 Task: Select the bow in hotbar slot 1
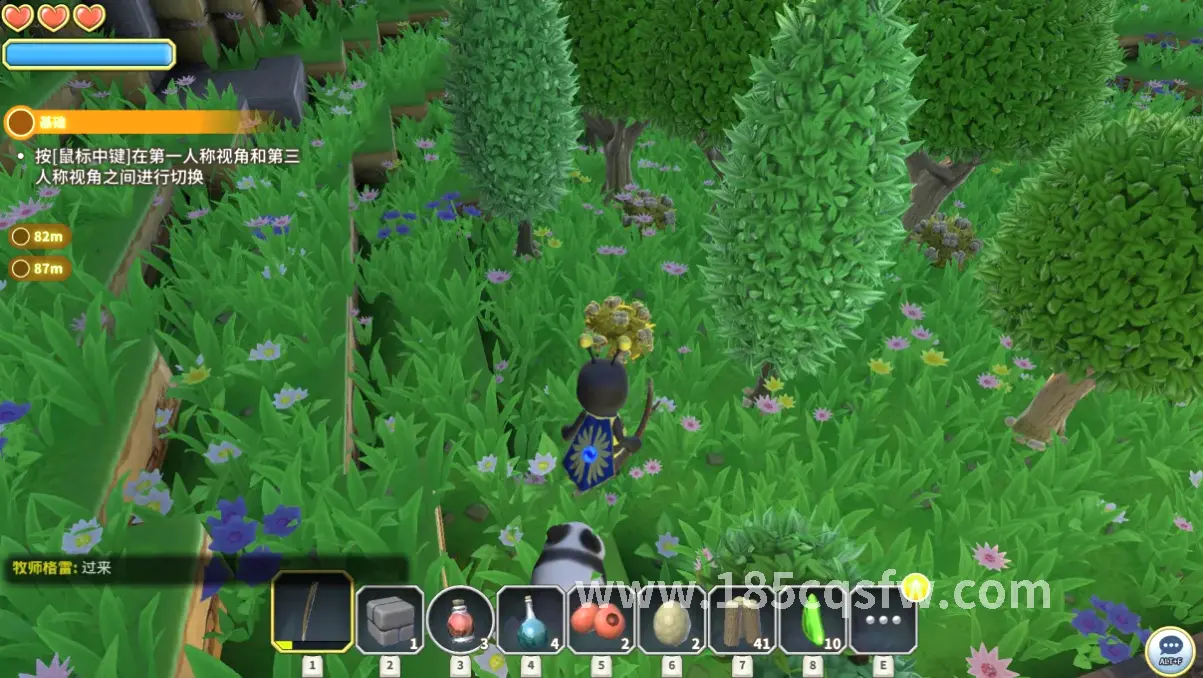click(312, 611)
